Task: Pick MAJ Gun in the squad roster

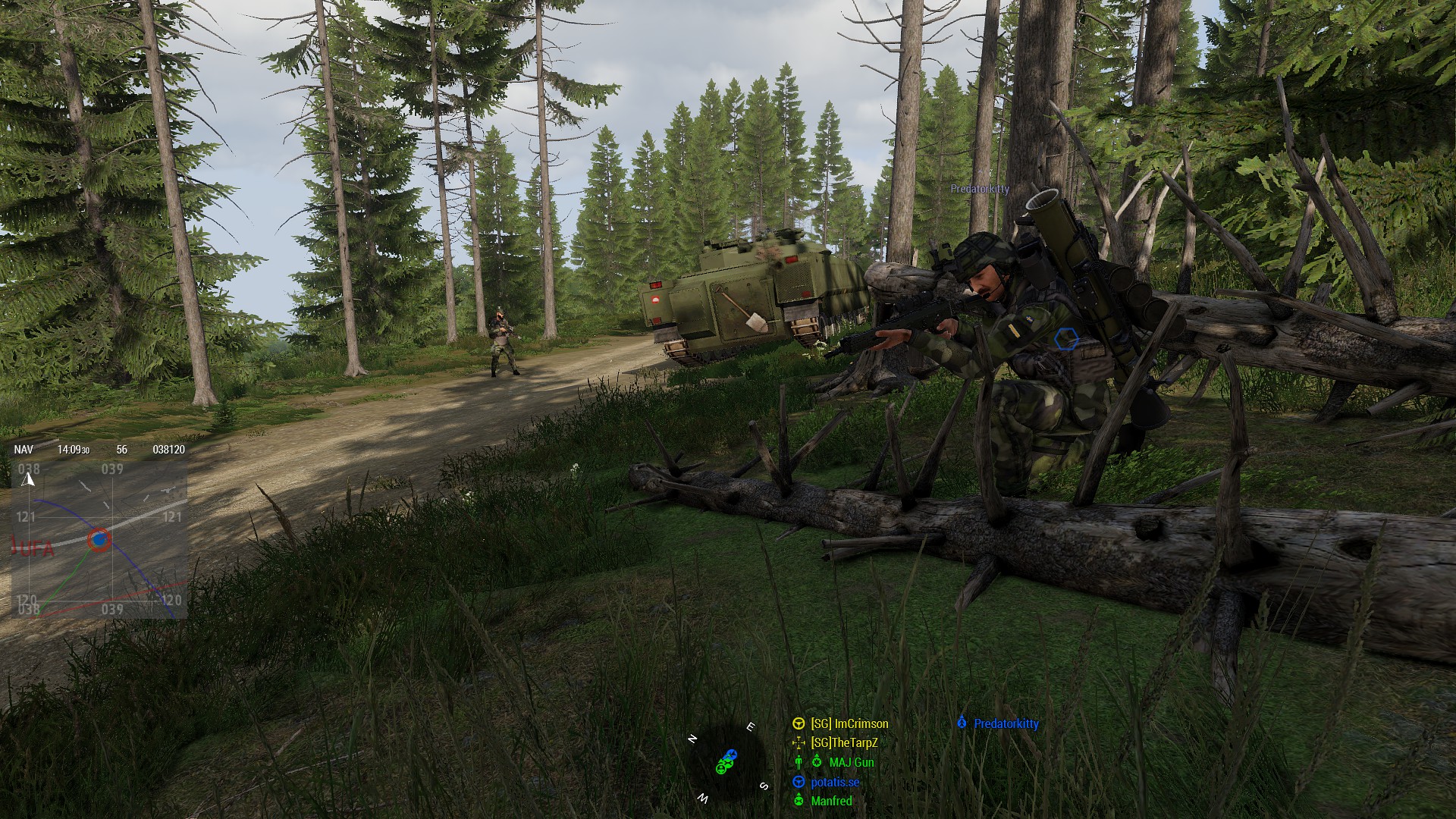Action: (x=851, y=762)
